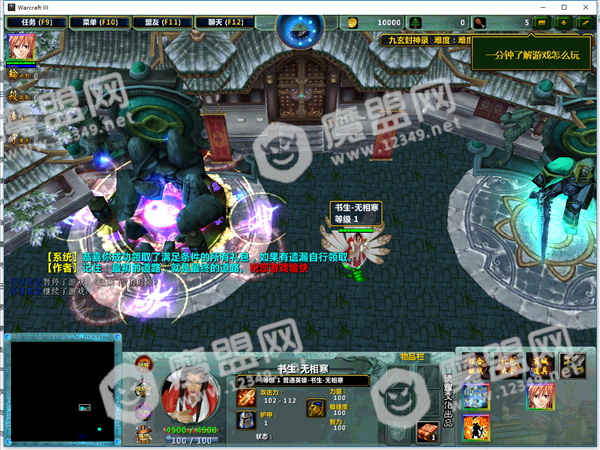Click the sword attack damage icon
The width and height of the screenshot is (600, 450).
(245, 397)
